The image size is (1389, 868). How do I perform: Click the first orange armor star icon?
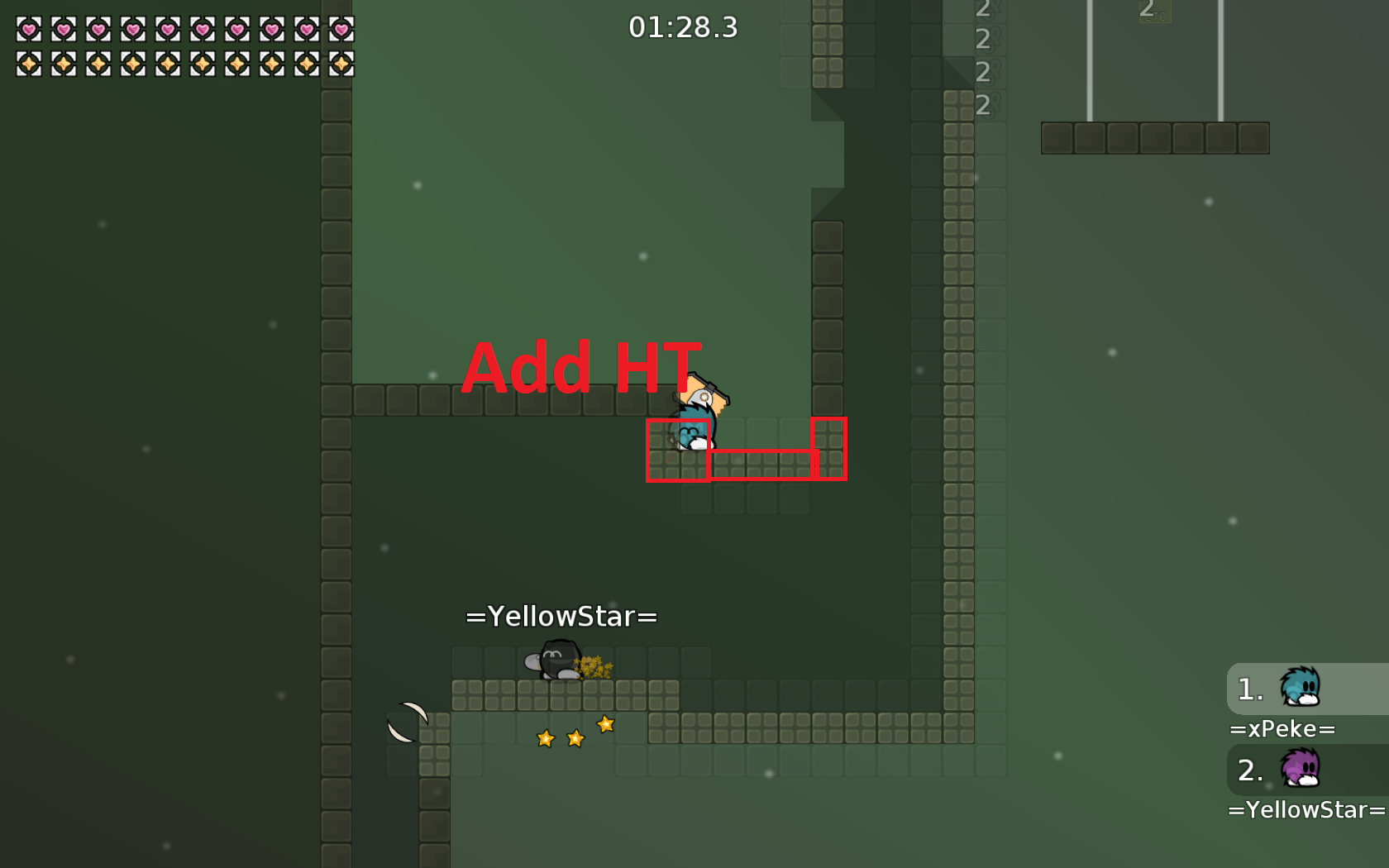(x=27, y=62)
